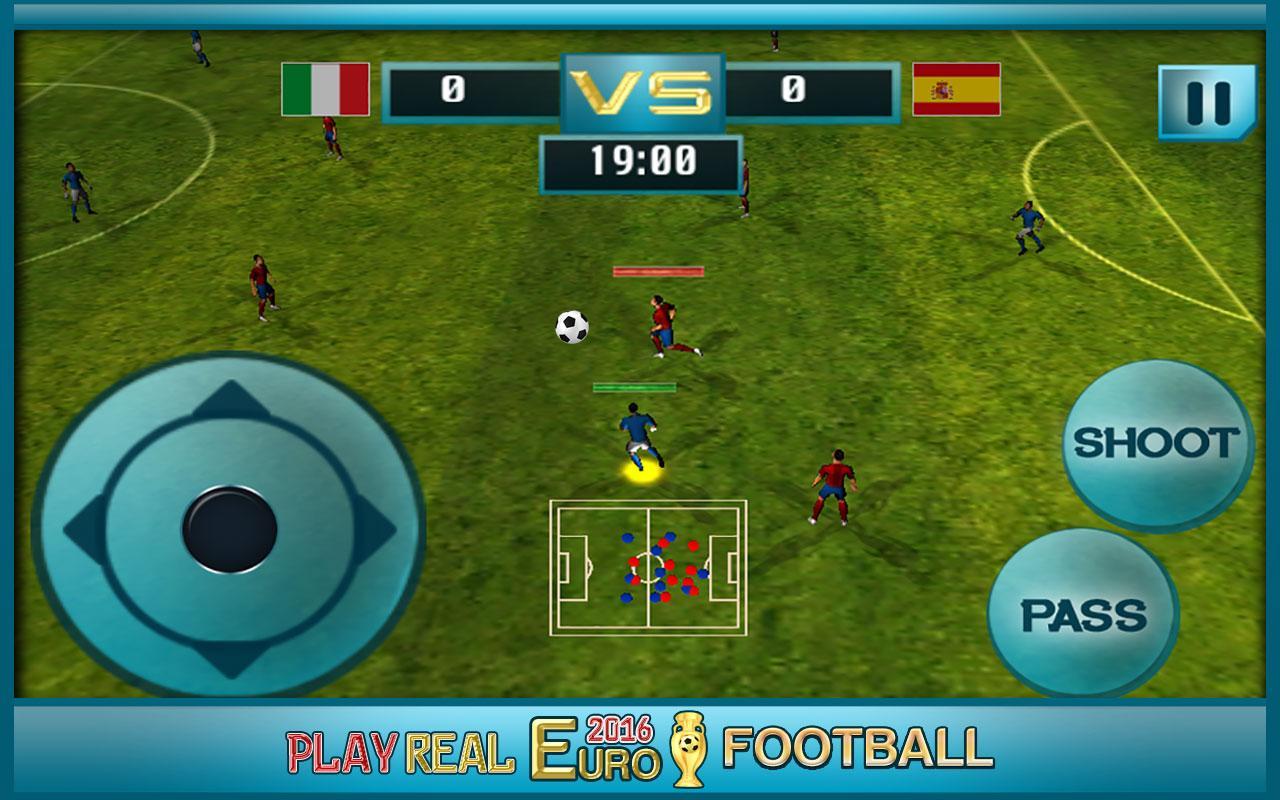
Task: Select Spain's score of 0
Action: coord(793,89)
